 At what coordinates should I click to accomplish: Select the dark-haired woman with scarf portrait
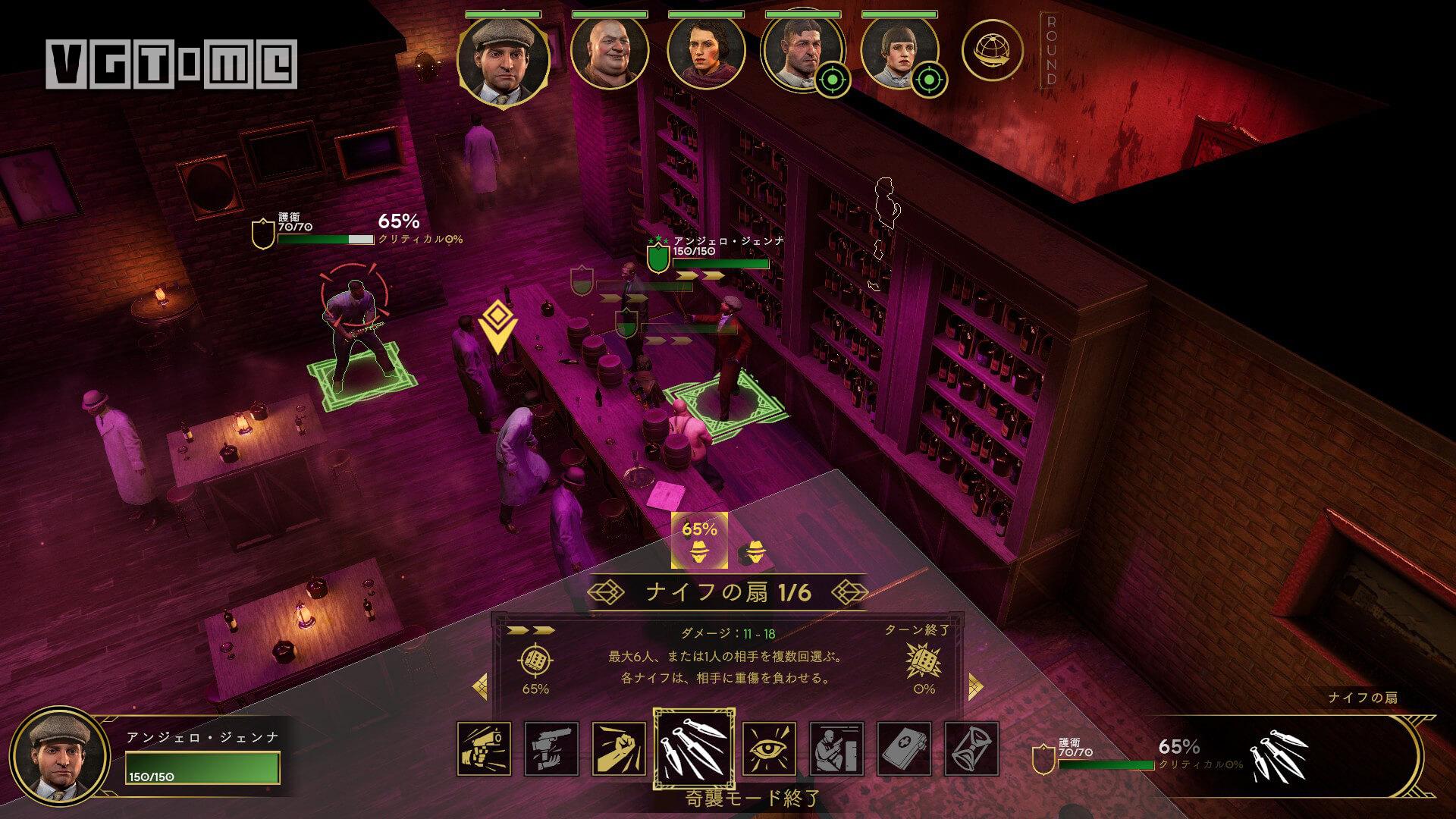click(705, 52)
